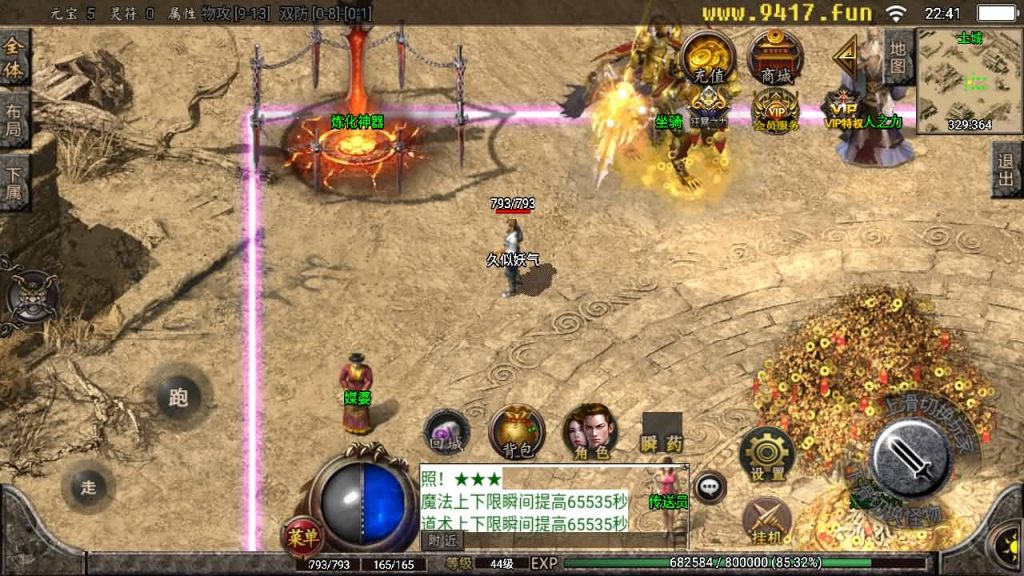Screen dimensions: 1024x576
Task: Click the 土城 minimap
Action: click(969, 82)
